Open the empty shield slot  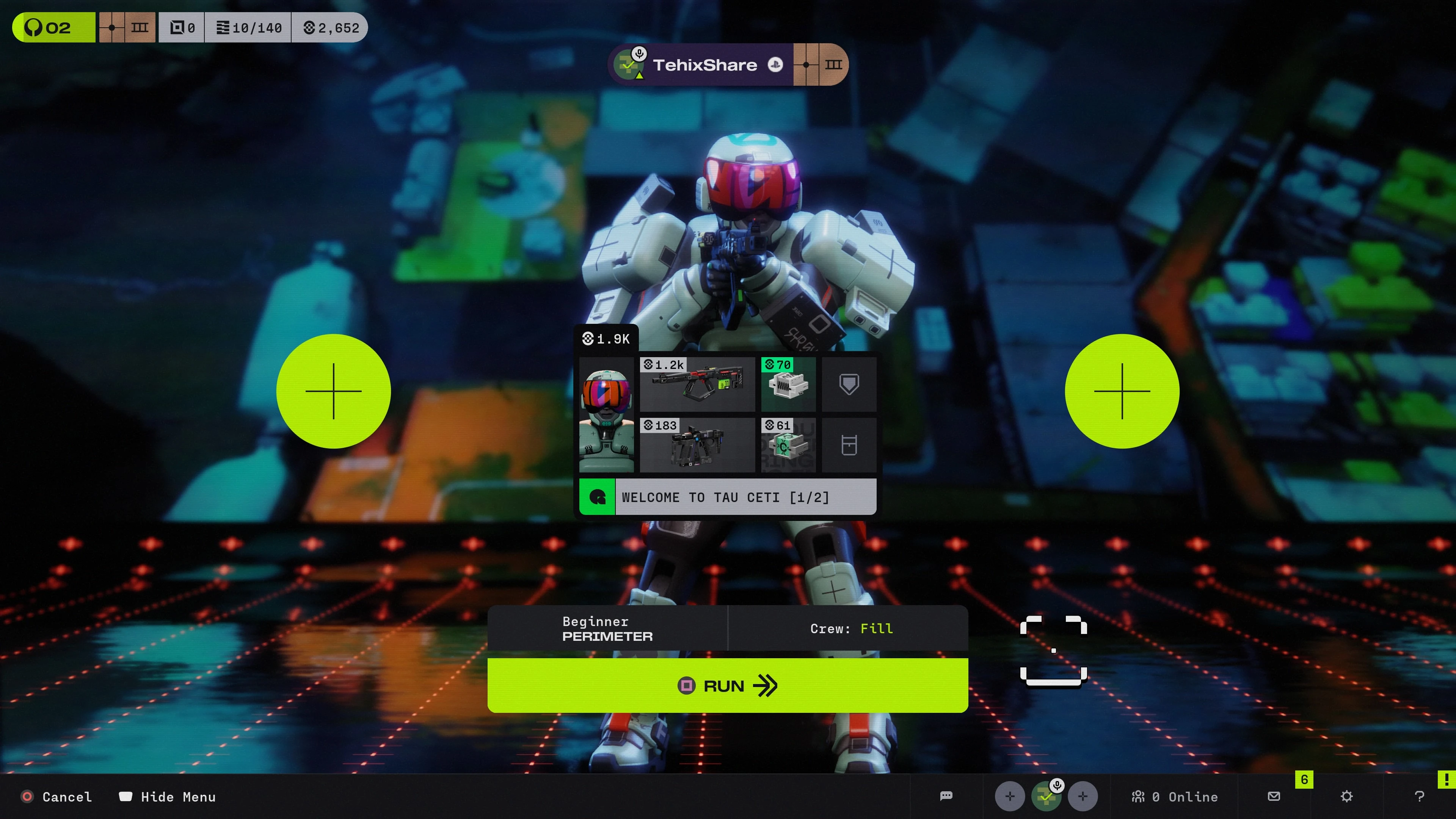coord(849,384)
